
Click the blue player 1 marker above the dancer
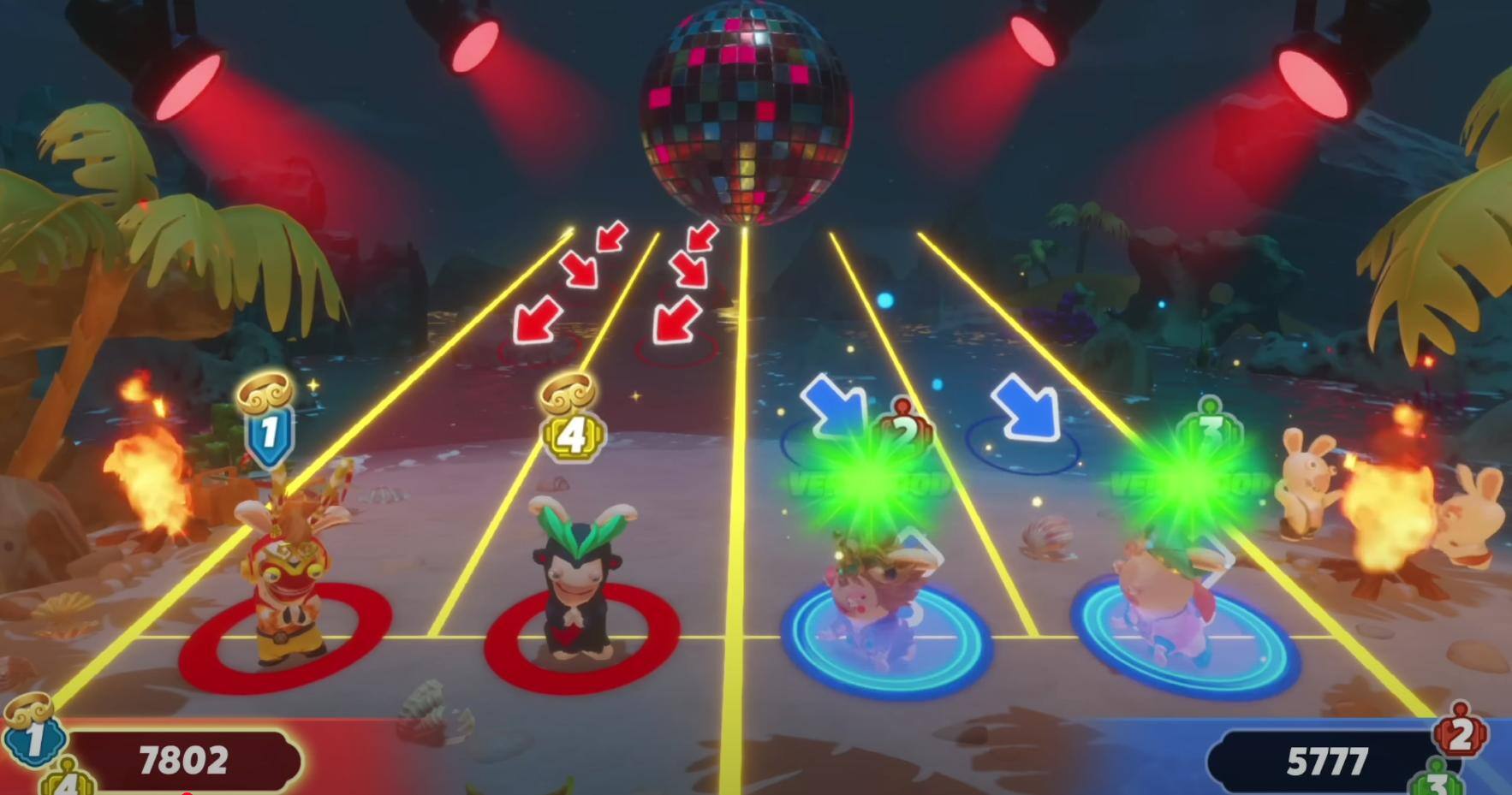[x=269, y=433]
